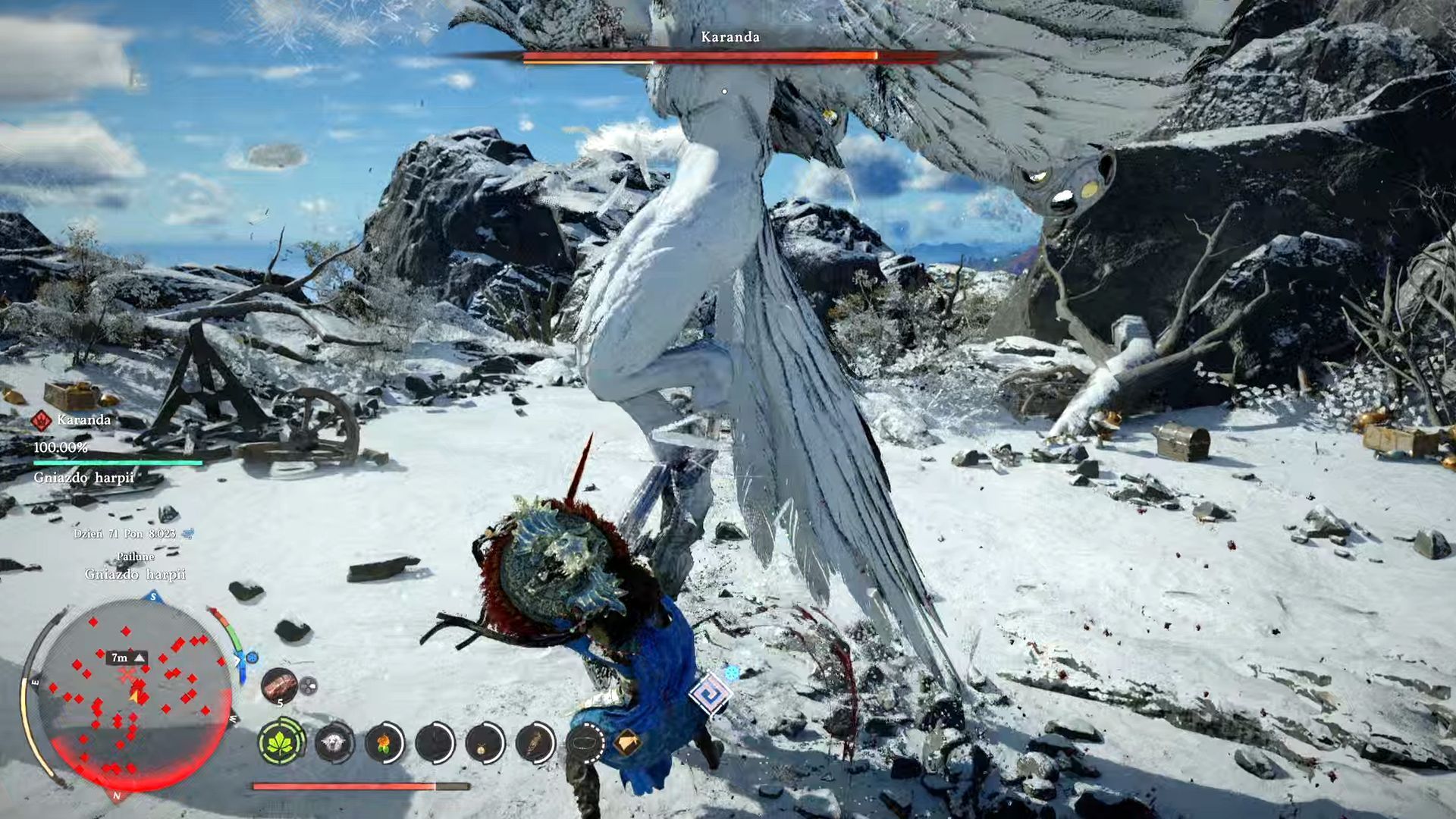Image resolution: width=1456 pixels, height=819 pixels.
Task: Click the orange diamond gem icon
Action: click(626, 743)
